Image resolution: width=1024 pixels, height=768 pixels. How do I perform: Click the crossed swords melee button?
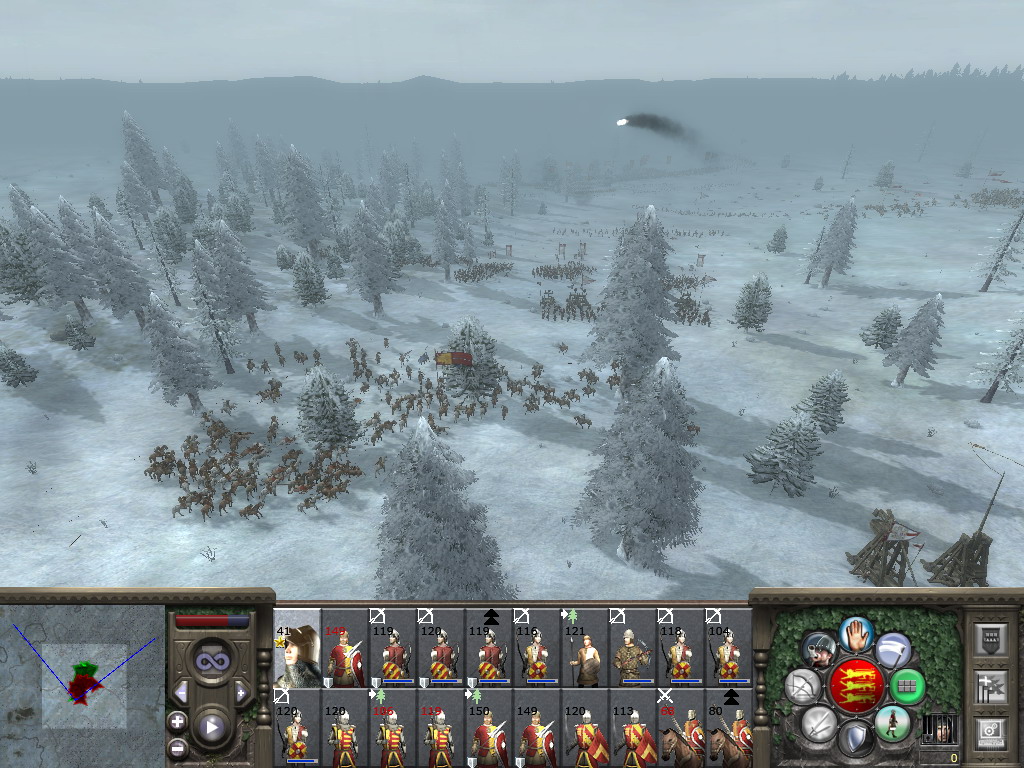(x=819, y=723)
